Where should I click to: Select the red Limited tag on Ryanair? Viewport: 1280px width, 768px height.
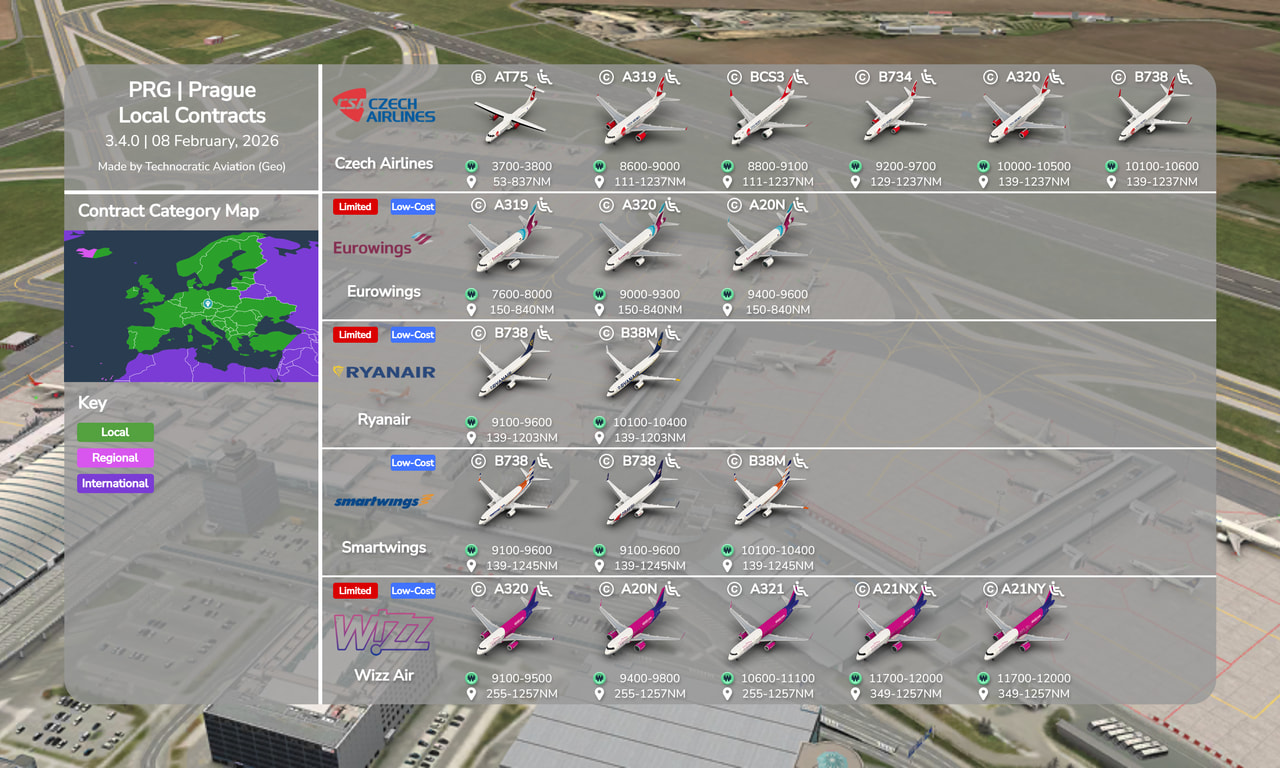(x=355, y=335)
